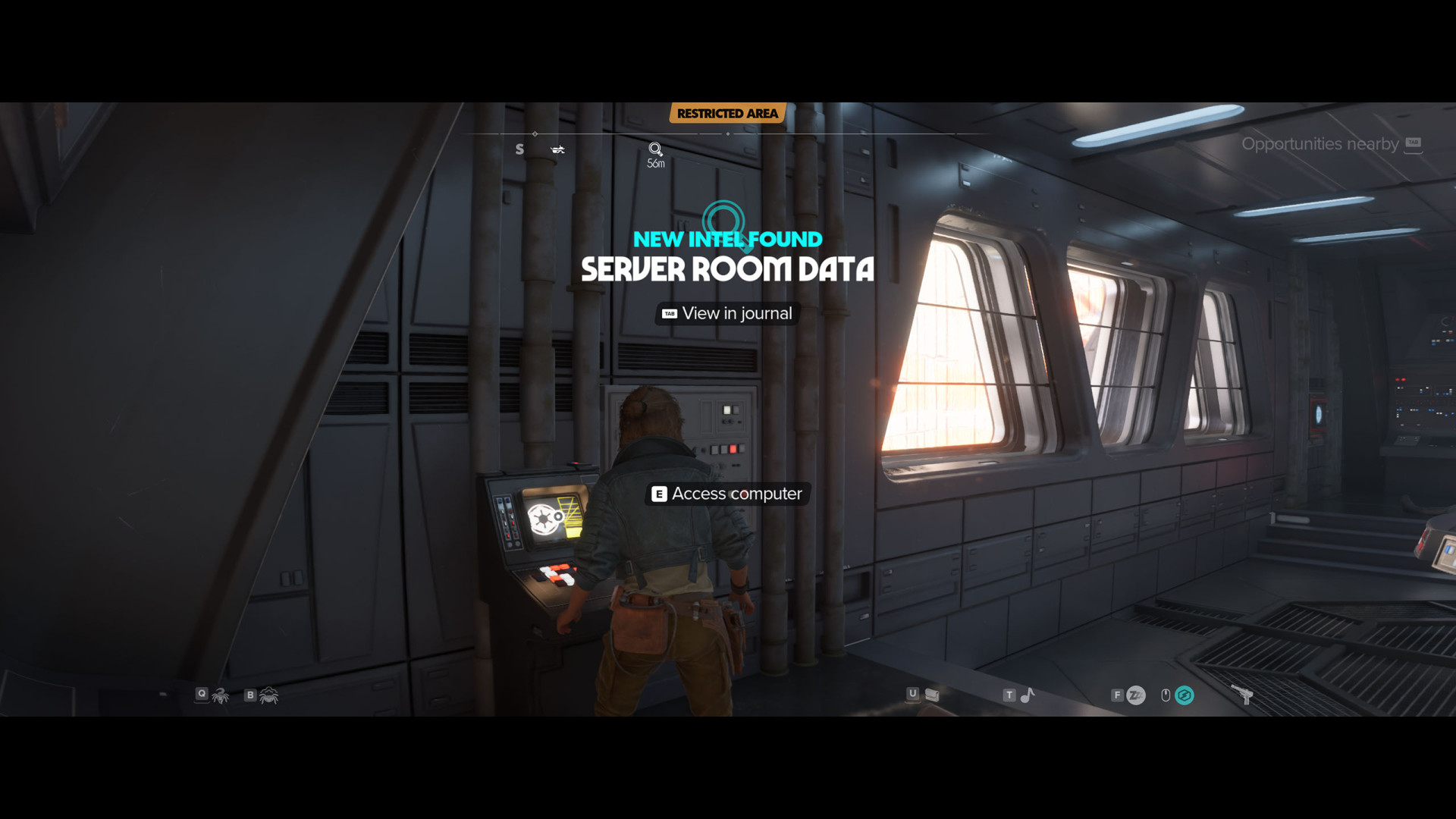Image resolution: width=1456 pixels, height=819 pixels.
Task: Activate the stun shot Zz icon
Action: click(1135, 695)
